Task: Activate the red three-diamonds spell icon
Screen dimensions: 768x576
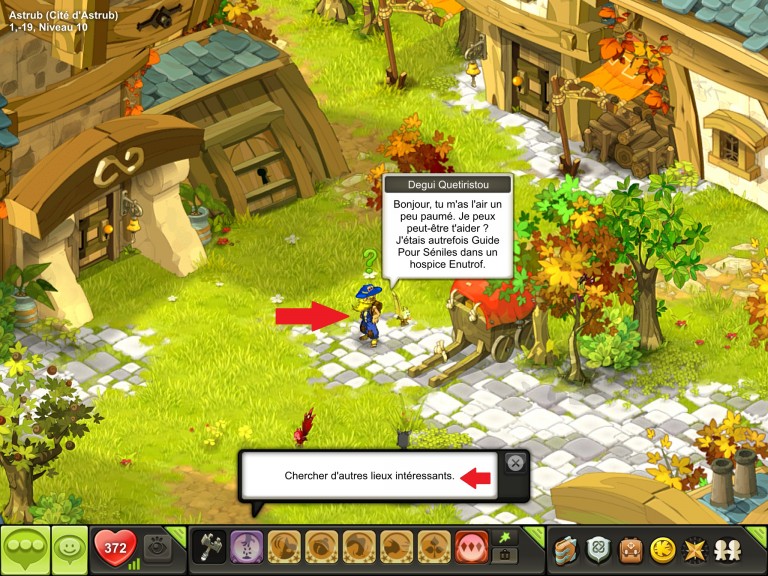Action: (470, 548)
